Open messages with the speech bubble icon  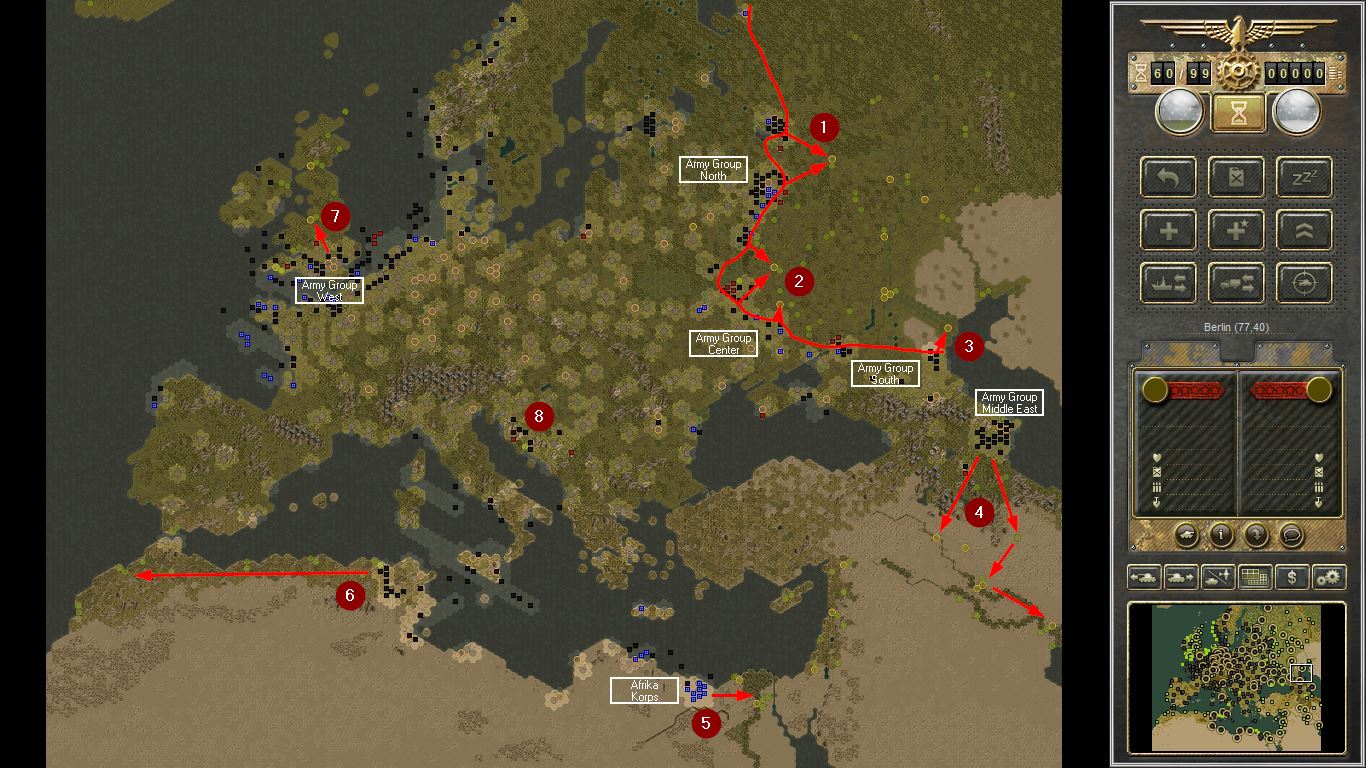tap(1290, 535)
